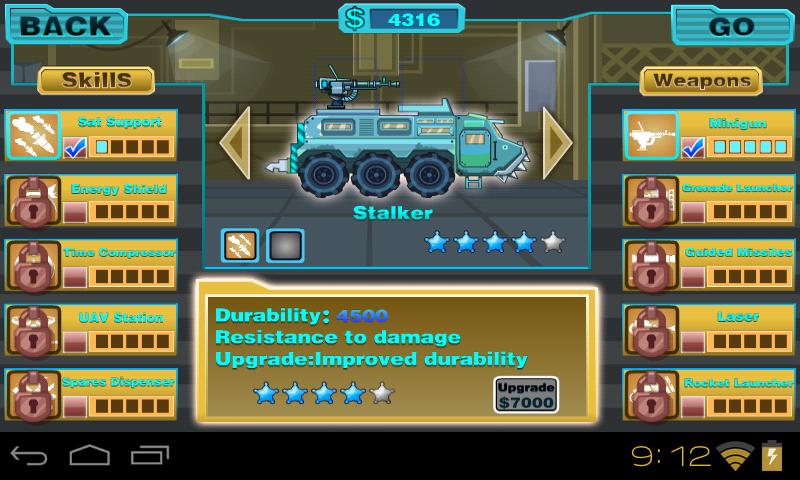Upgrade durability for $7000
This screenshot has width=800, height=480.
point(525,394)
